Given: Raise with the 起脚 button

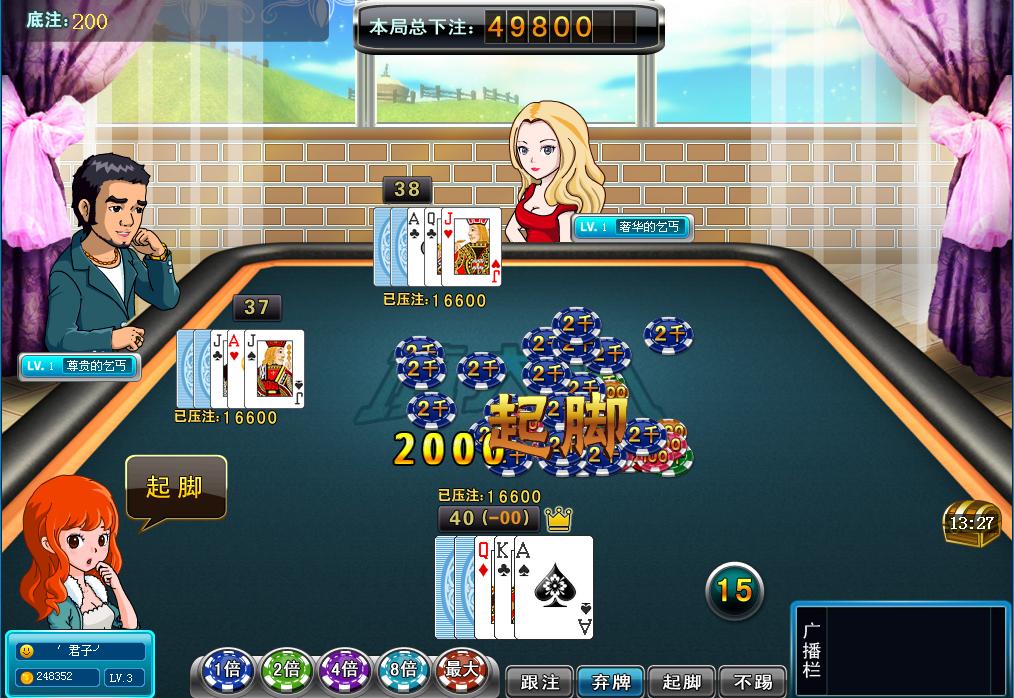Looking at the screenshot, I should click(x=682, y=682).
